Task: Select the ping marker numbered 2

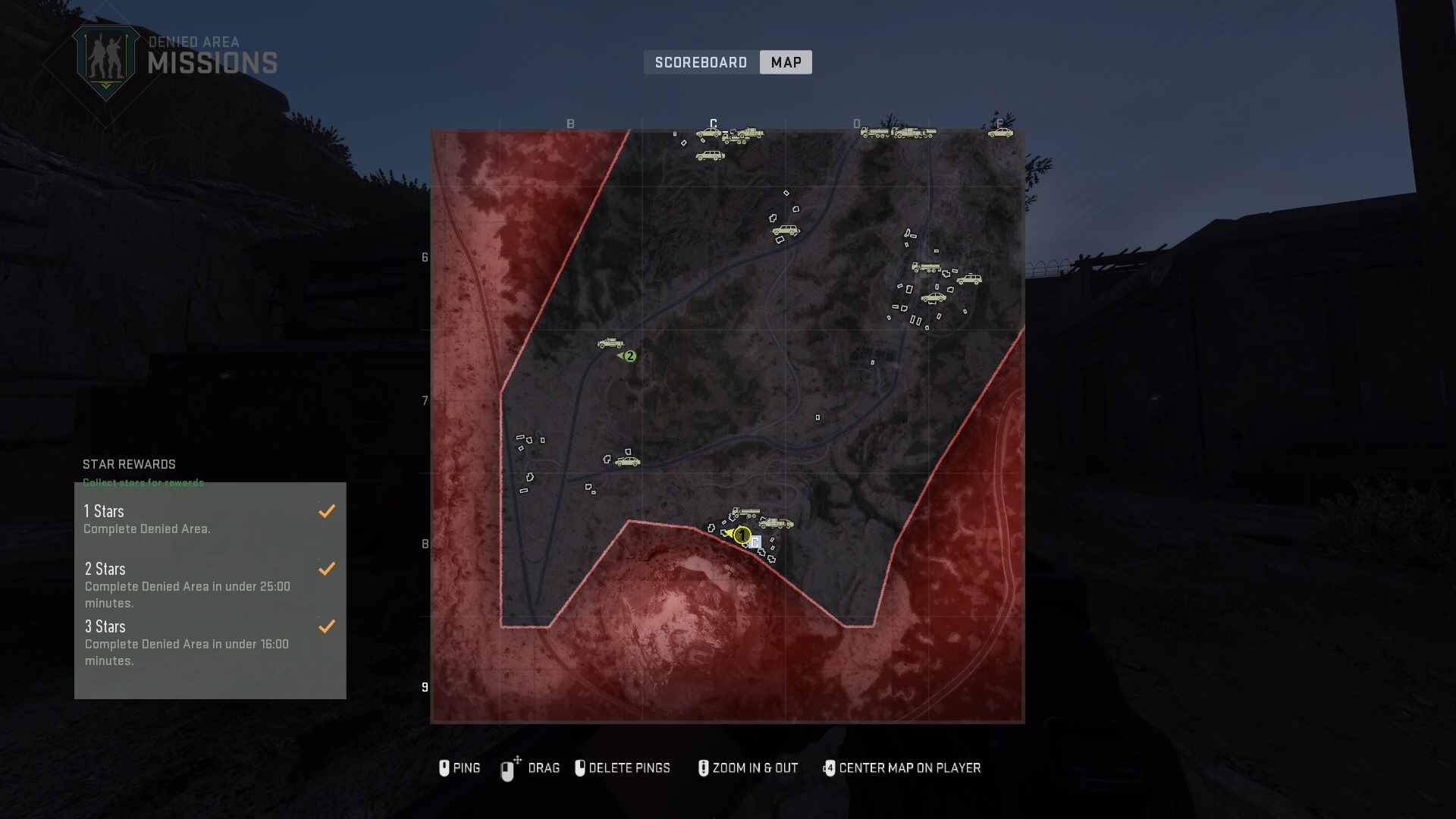Action: (x=631, y=355)
